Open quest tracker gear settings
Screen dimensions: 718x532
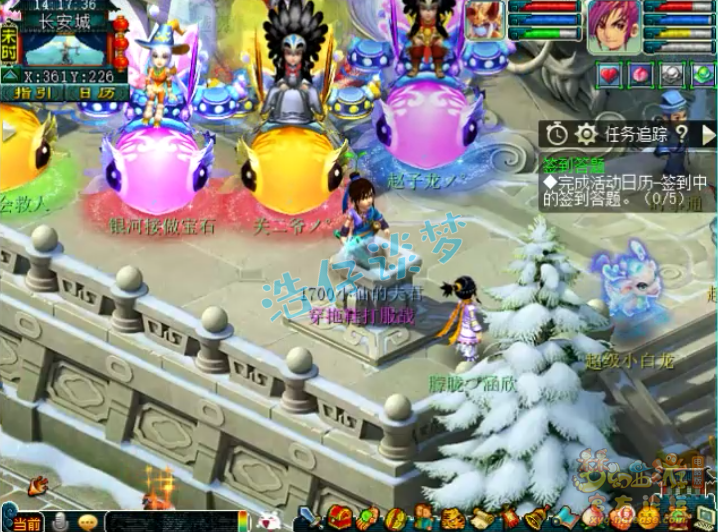(x=586, y=134)
